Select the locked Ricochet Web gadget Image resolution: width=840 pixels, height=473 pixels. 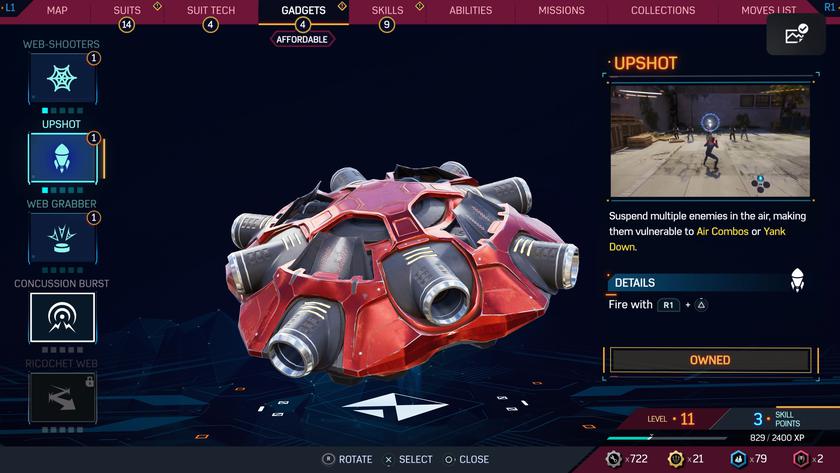62,396
